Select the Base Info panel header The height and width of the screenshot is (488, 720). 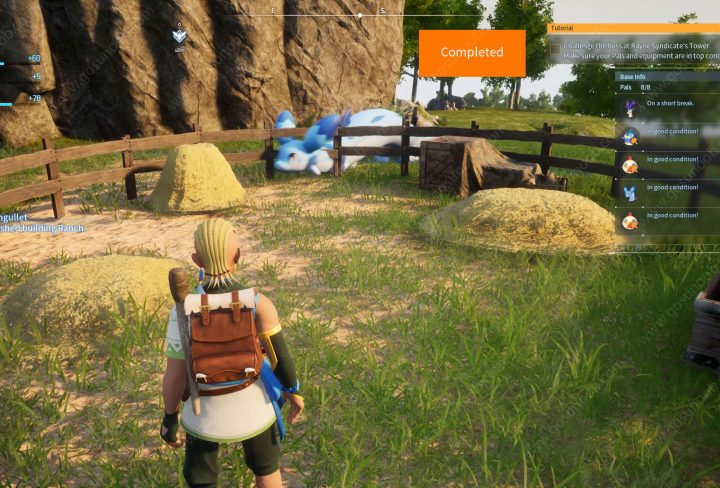coord(632,76)
